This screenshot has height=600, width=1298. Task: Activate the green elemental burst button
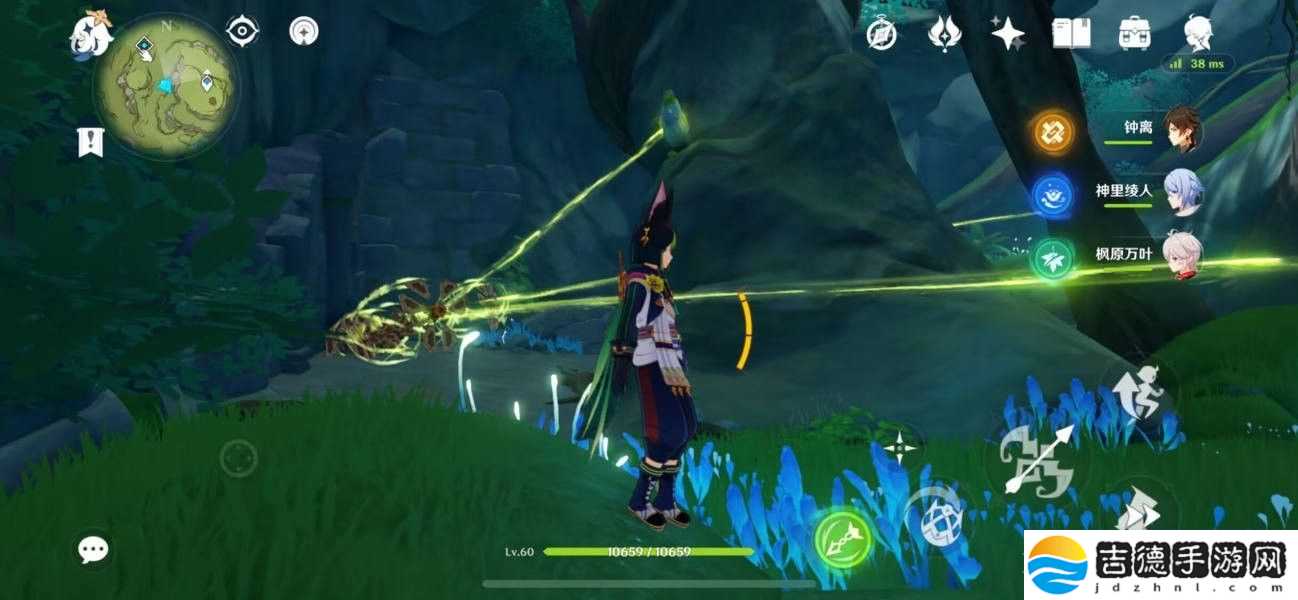pos(842,539)
